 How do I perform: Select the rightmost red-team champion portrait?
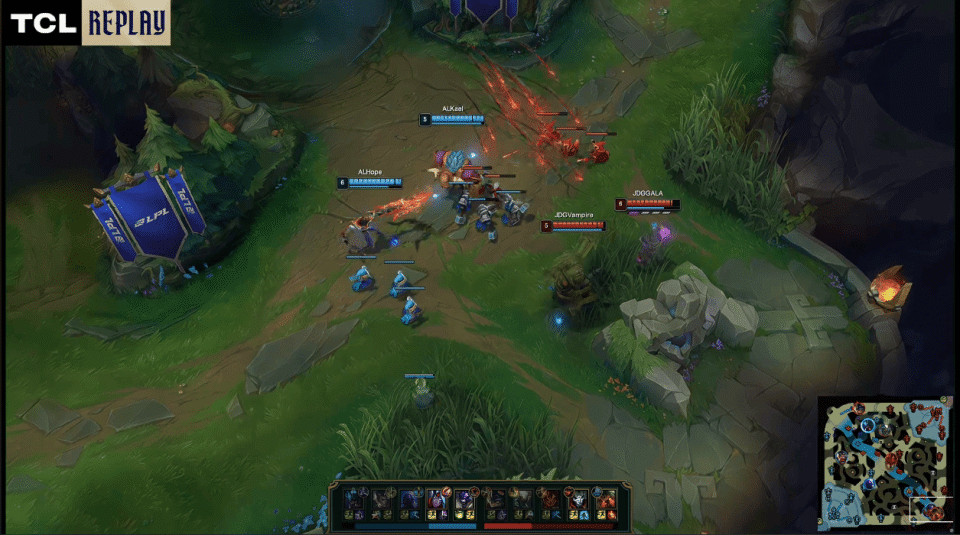coord(604,499)
